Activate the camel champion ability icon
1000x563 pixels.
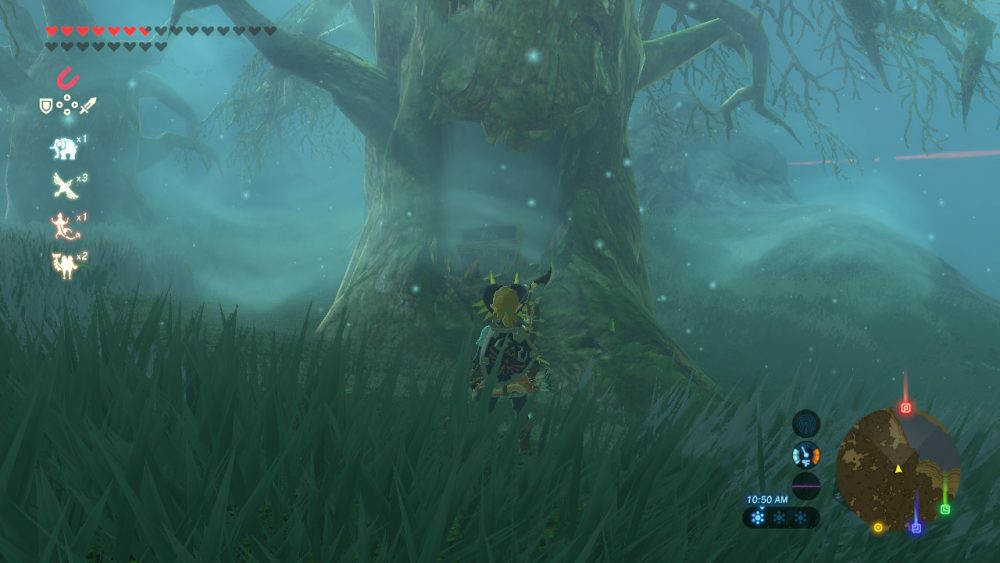coord(64,264)
